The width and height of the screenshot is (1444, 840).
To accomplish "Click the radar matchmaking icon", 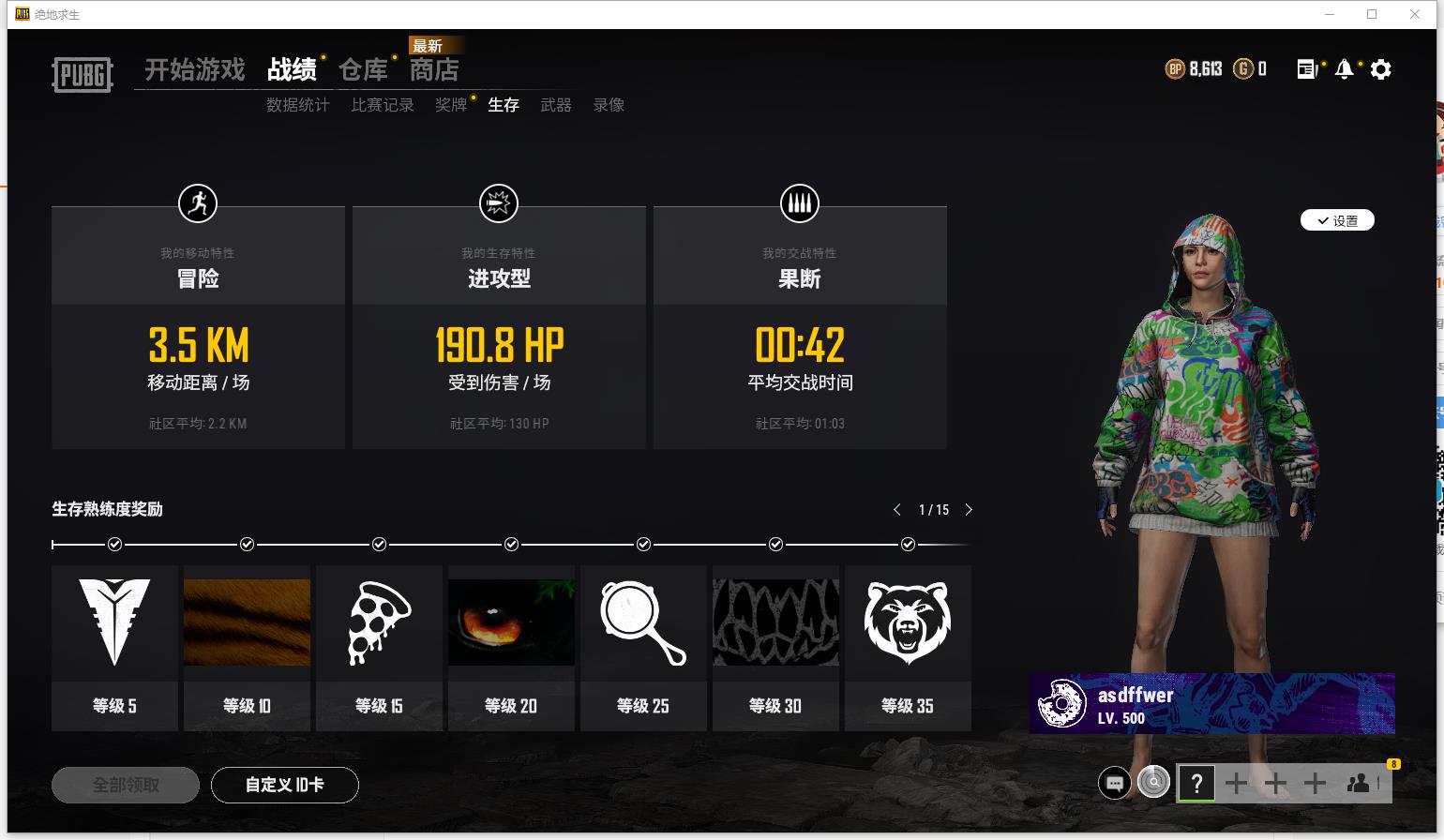I will [1152, 783].
